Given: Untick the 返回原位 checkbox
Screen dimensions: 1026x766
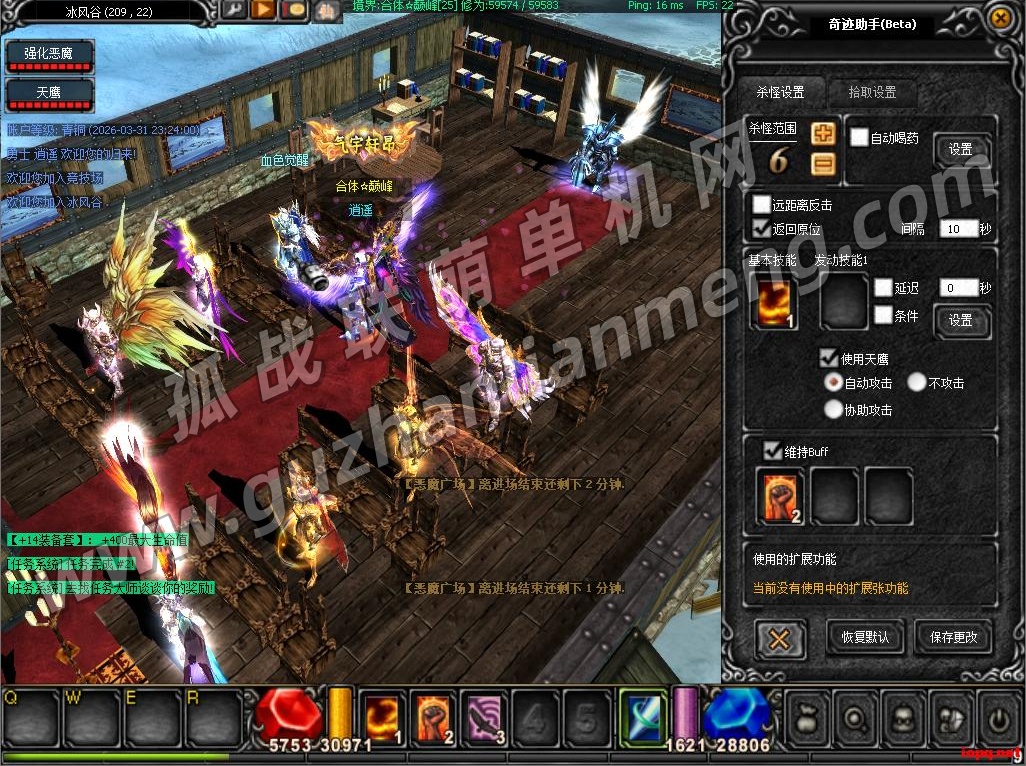Looking at the screenshot, I should pyautogui.click(x=762, y=229).
